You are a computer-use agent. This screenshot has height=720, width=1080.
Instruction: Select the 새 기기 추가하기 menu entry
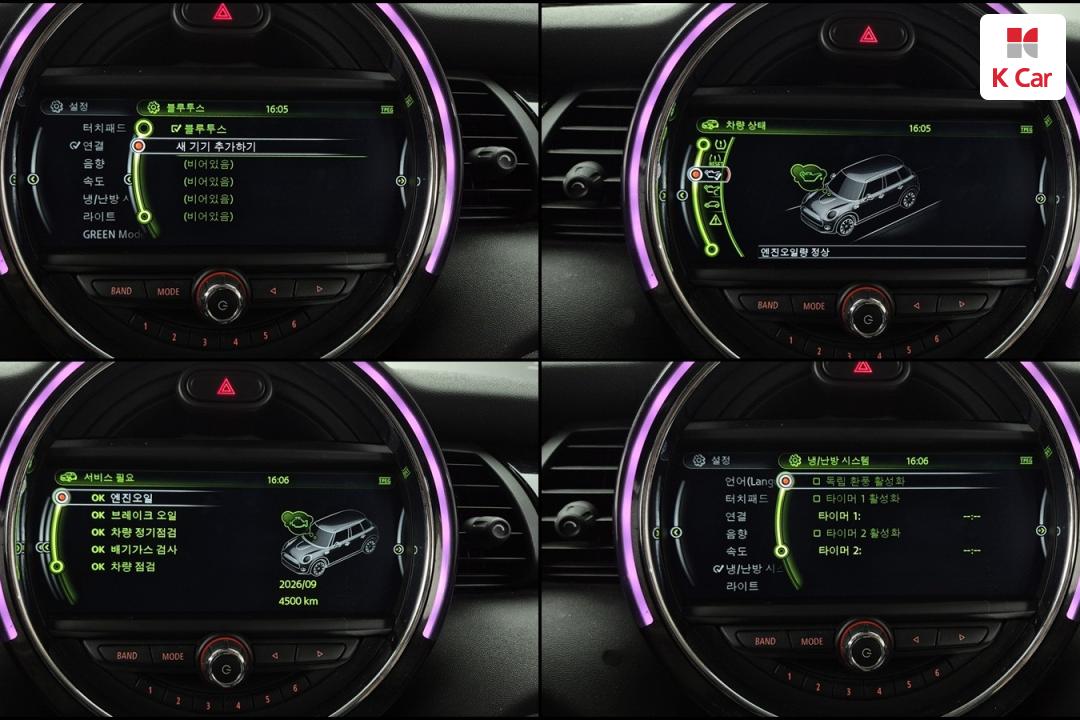point(215,147)
